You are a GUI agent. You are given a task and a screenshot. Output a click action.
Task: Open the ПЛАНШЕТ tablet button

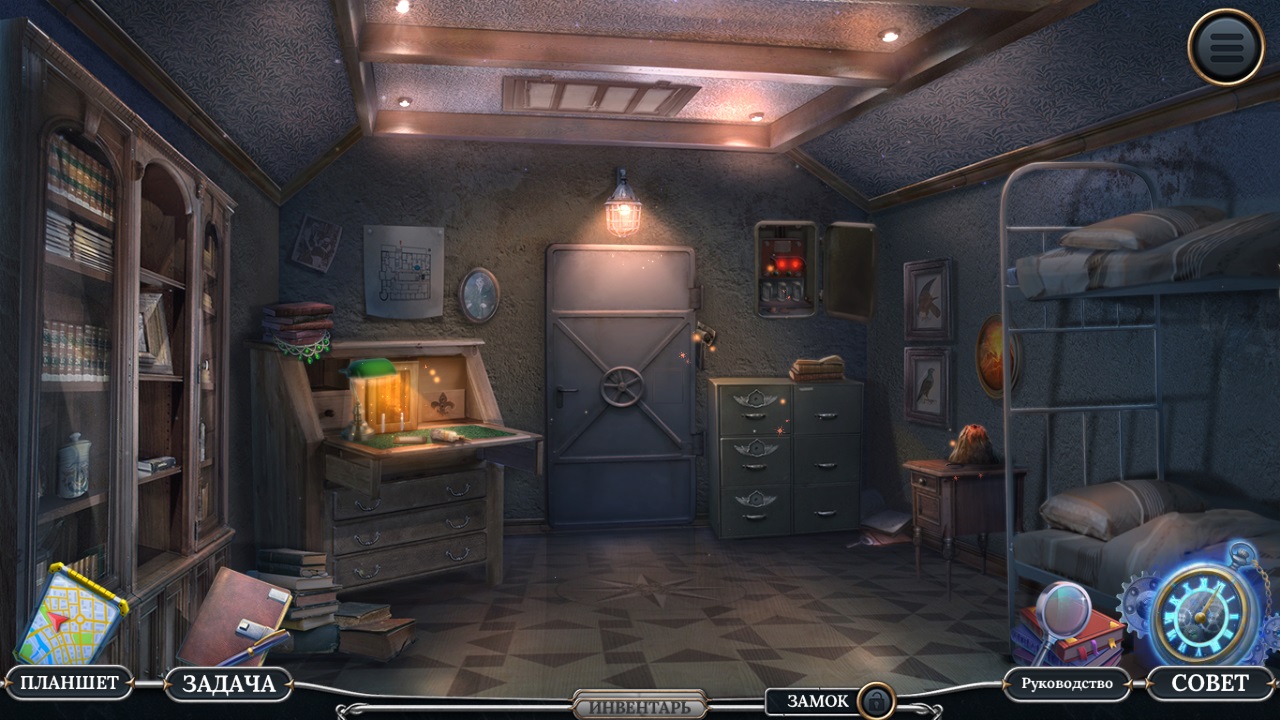click(69, 683)
